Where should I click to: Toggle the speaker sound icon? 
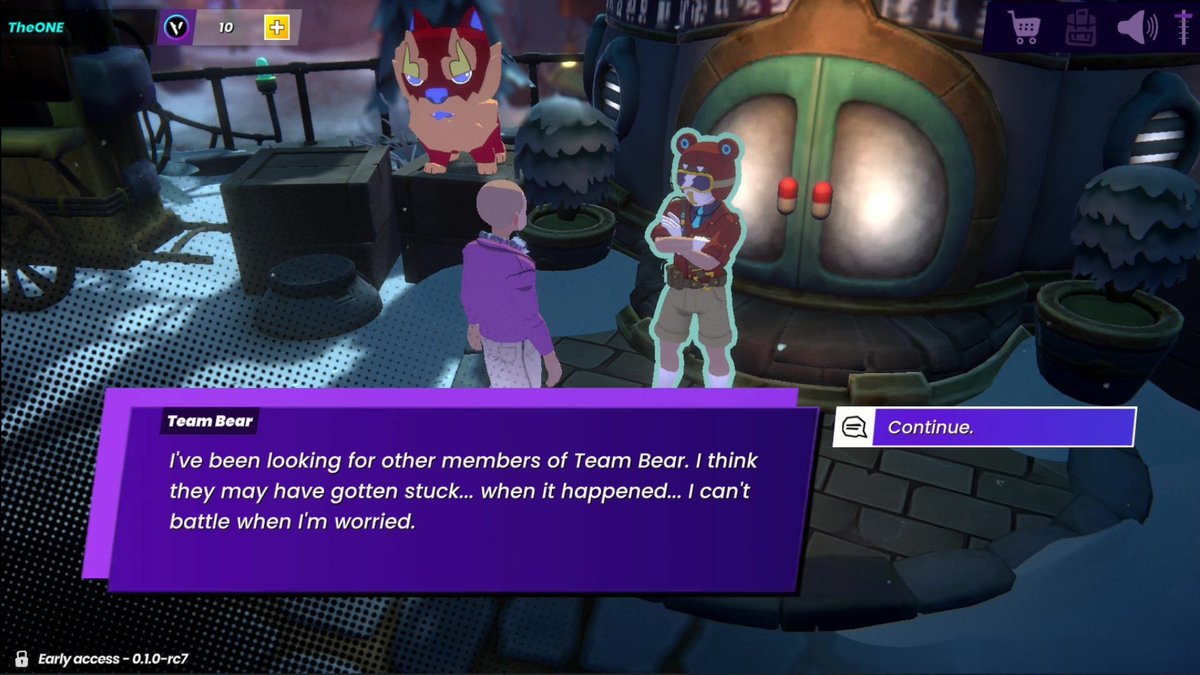(x=1136, y=27)
